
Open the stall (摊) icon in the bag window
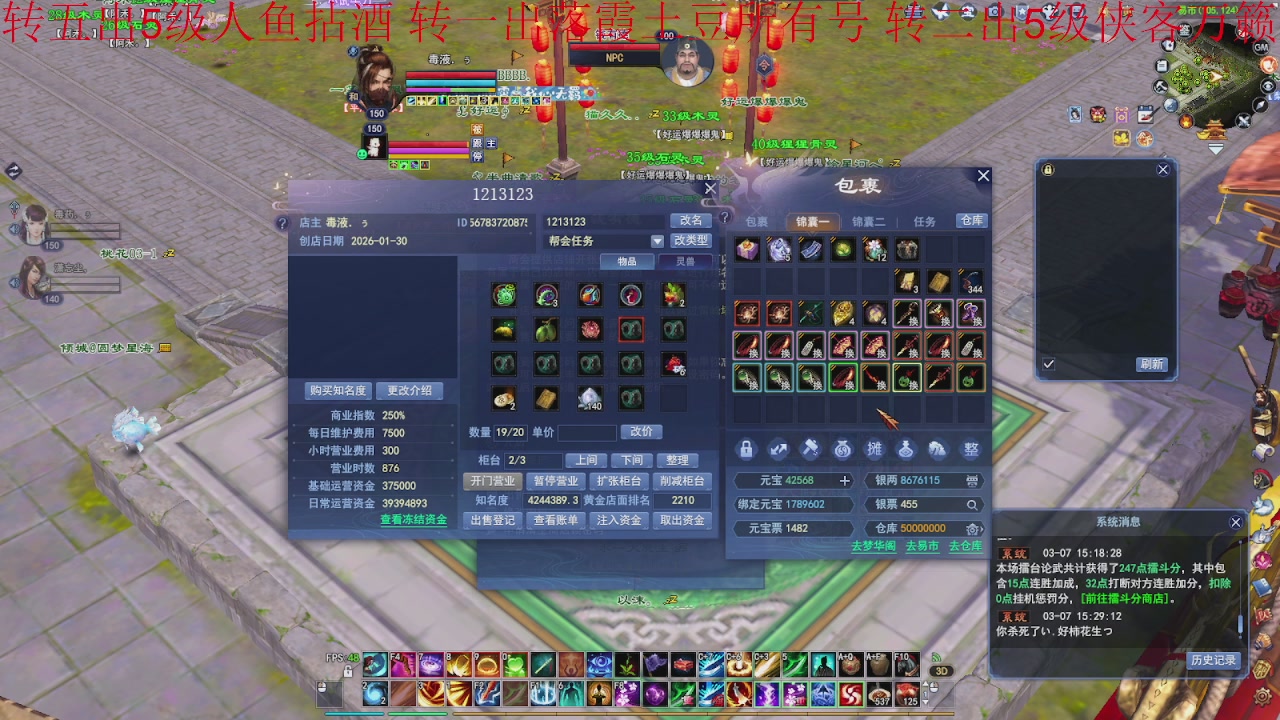pyautogui.click(x=874, y=449)
